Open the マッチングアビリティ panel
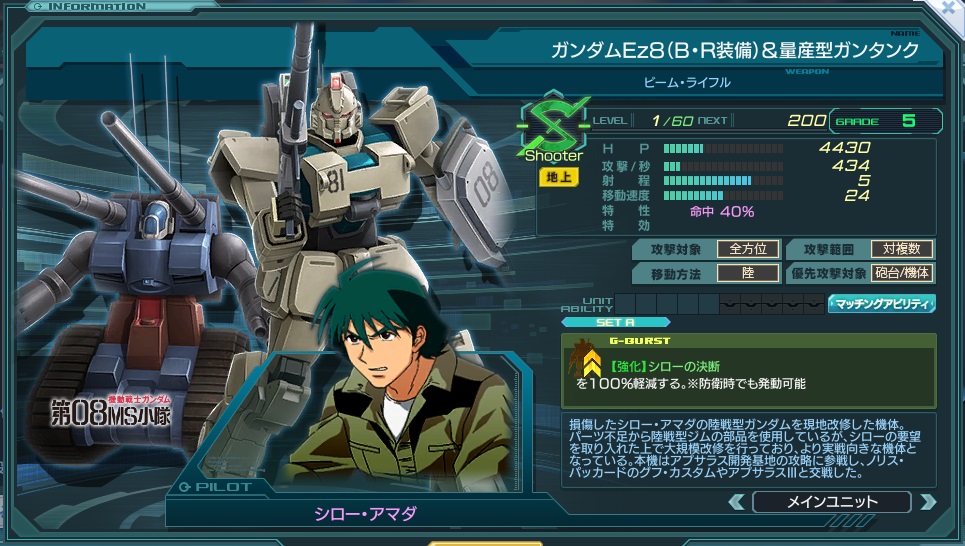Viewport: 965px width, 546px height. coord(881,303)
